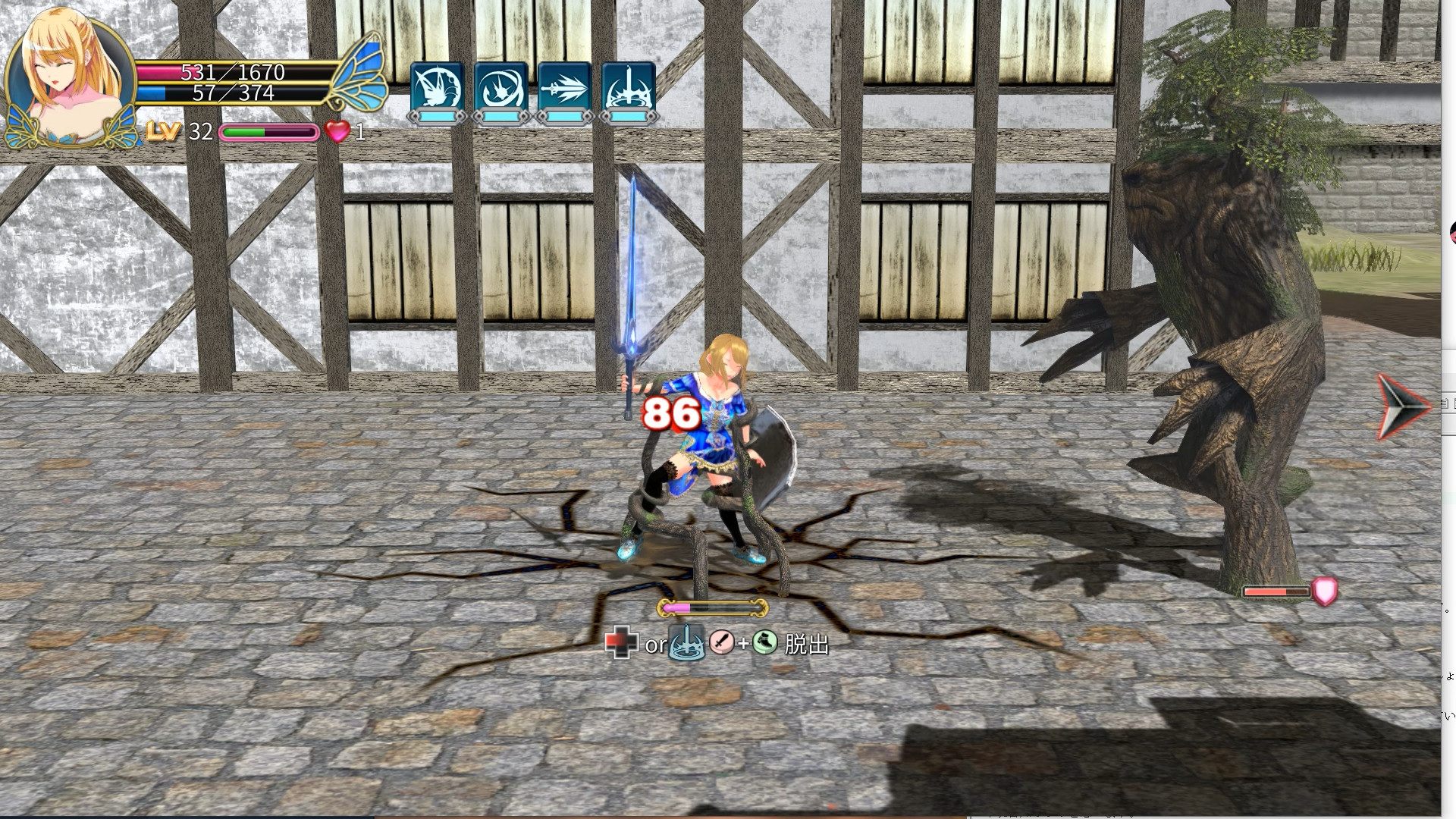The width and height of the screenshot is (1456, 819).
Task: Click the red damage number 86
Action: tap(670, 413)
